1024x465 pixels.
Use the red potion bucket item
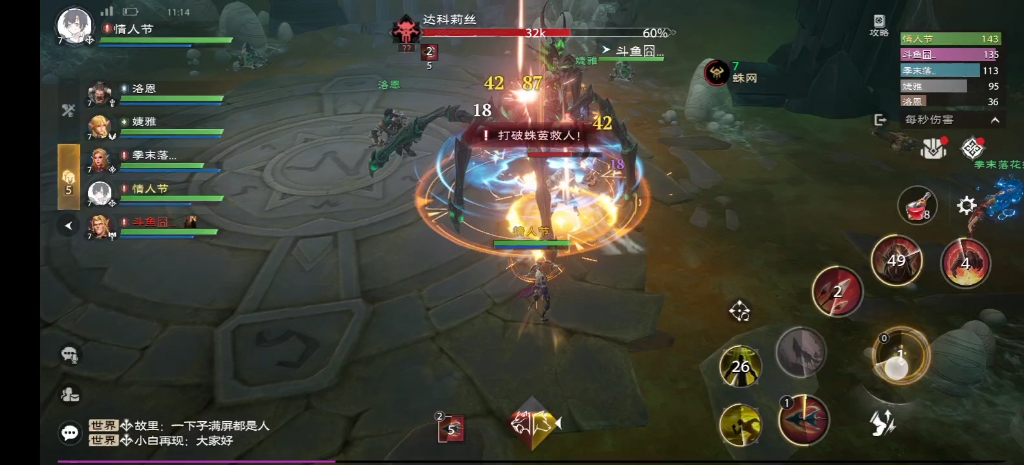click(x=917, y=205)
